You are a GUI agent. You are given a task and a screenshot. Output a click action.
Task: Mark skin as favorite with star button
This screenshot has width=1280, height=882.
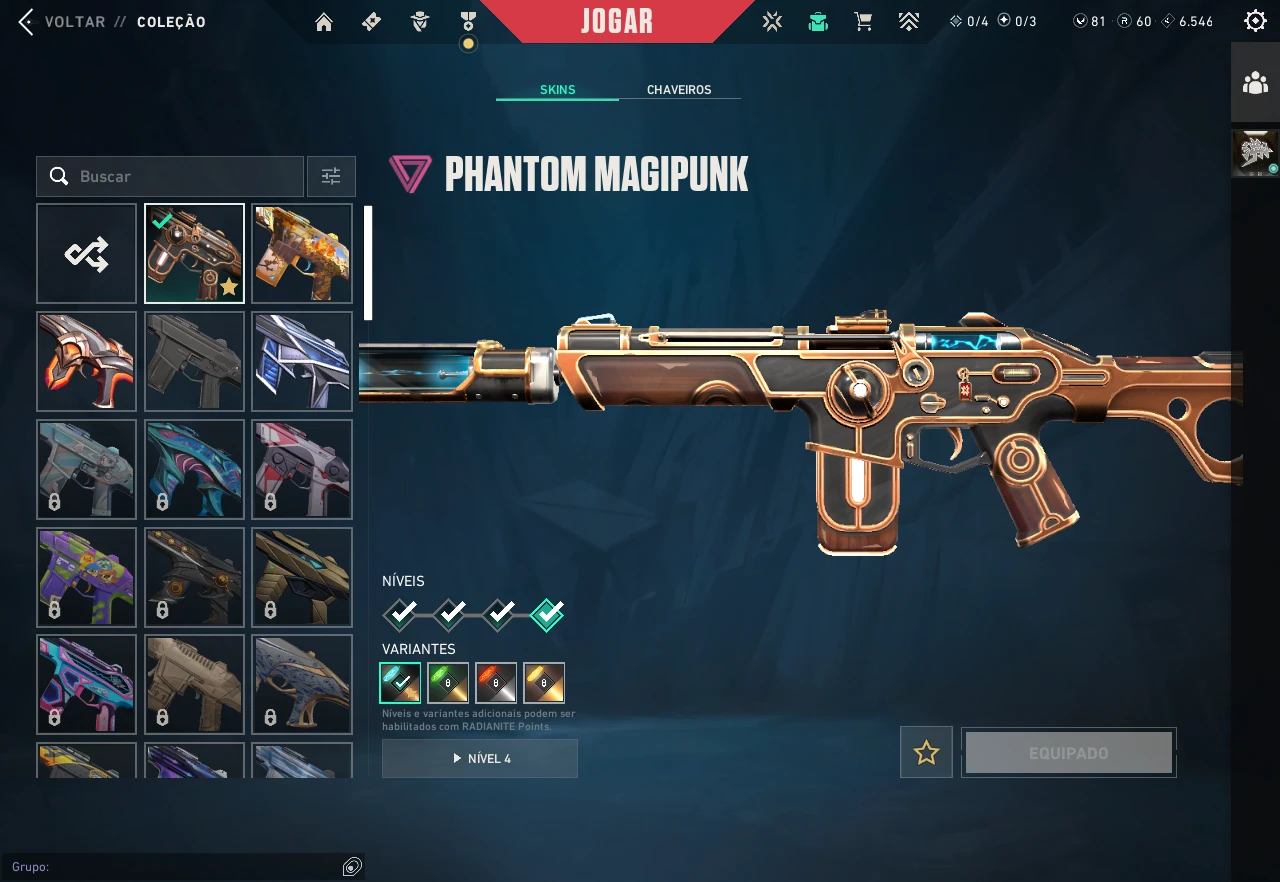pyautogui.click(x=926, y=753)
